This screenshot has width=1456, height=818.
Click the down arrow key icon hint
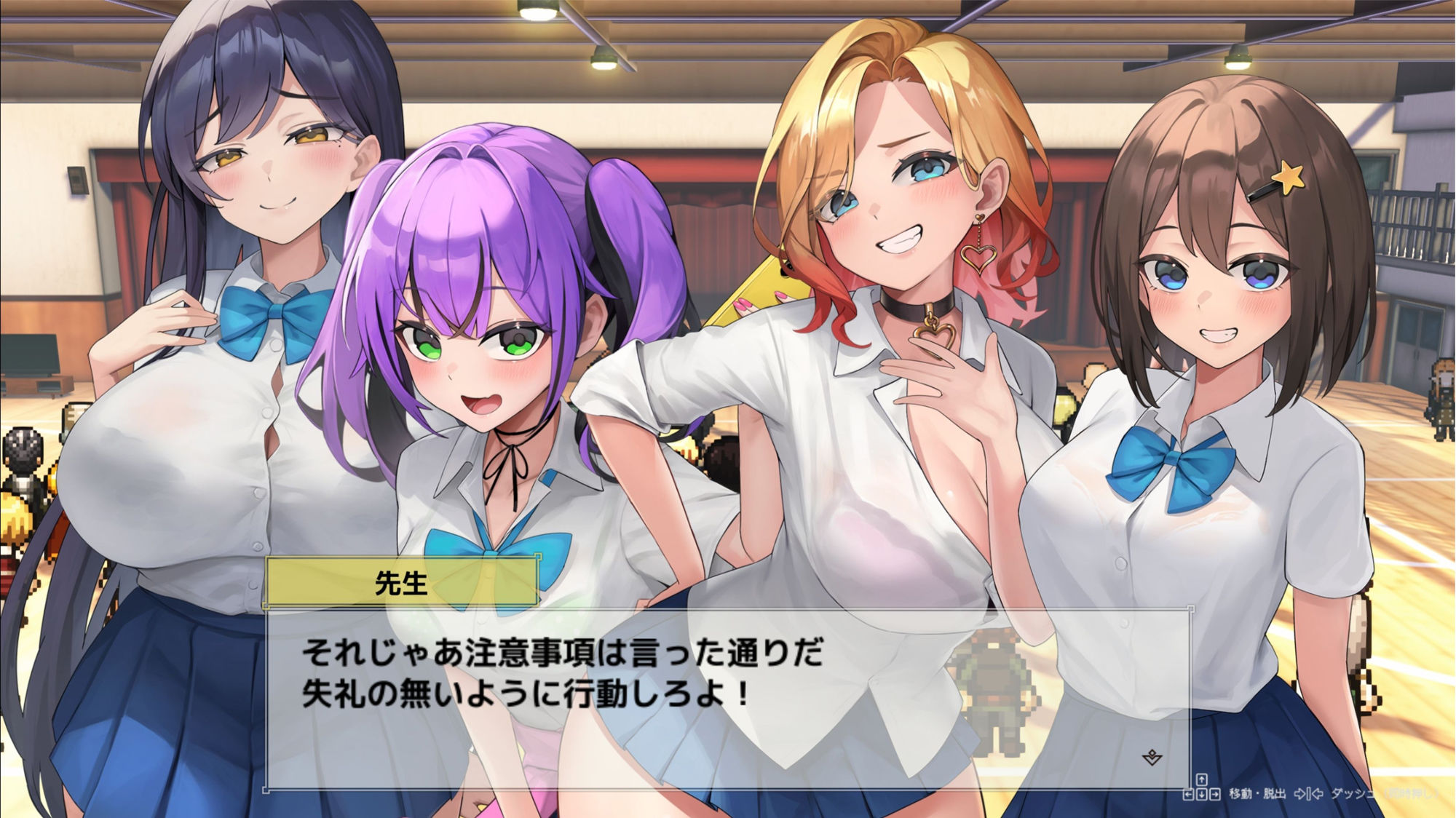[1201, 795]
